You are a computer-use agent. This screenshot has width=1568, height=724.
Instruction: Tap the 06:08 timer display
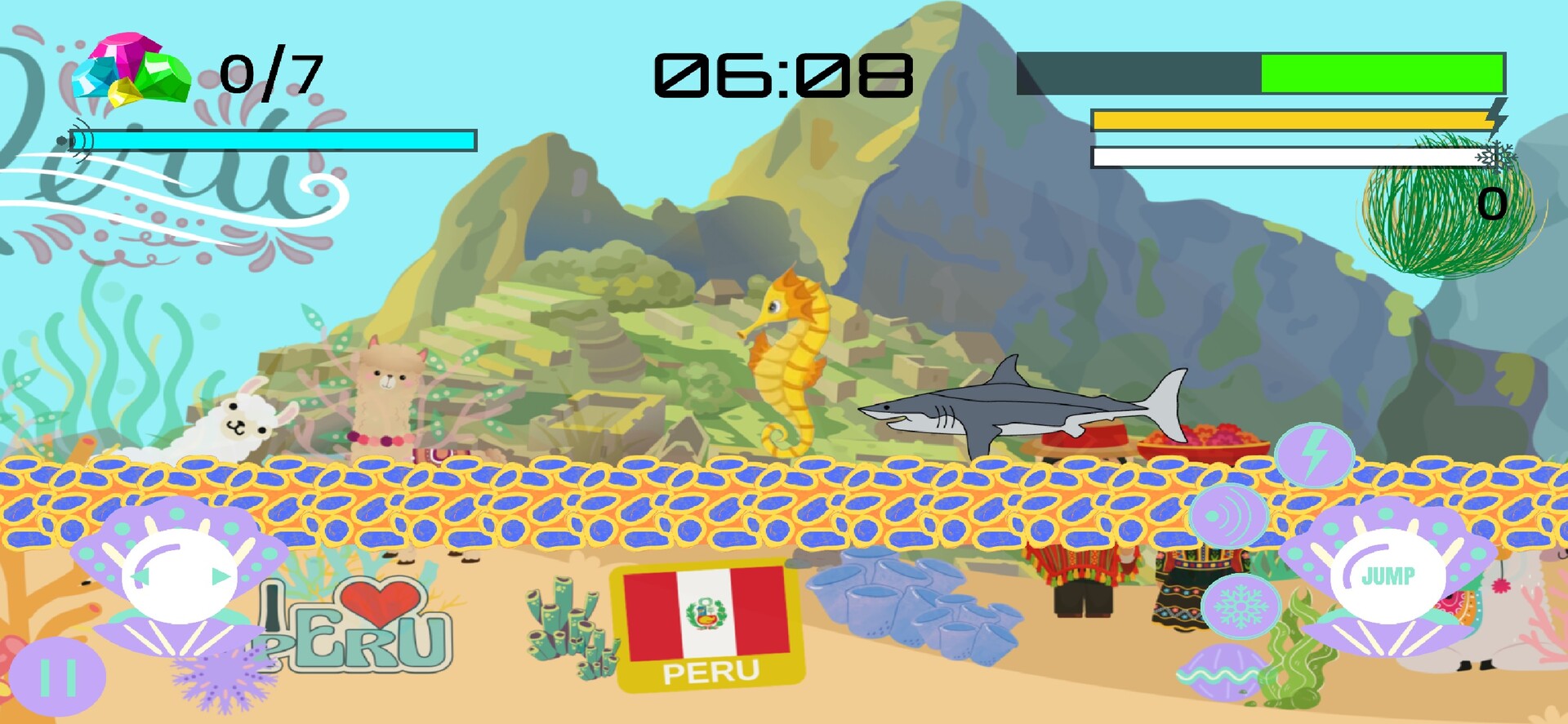pos(786,73)
